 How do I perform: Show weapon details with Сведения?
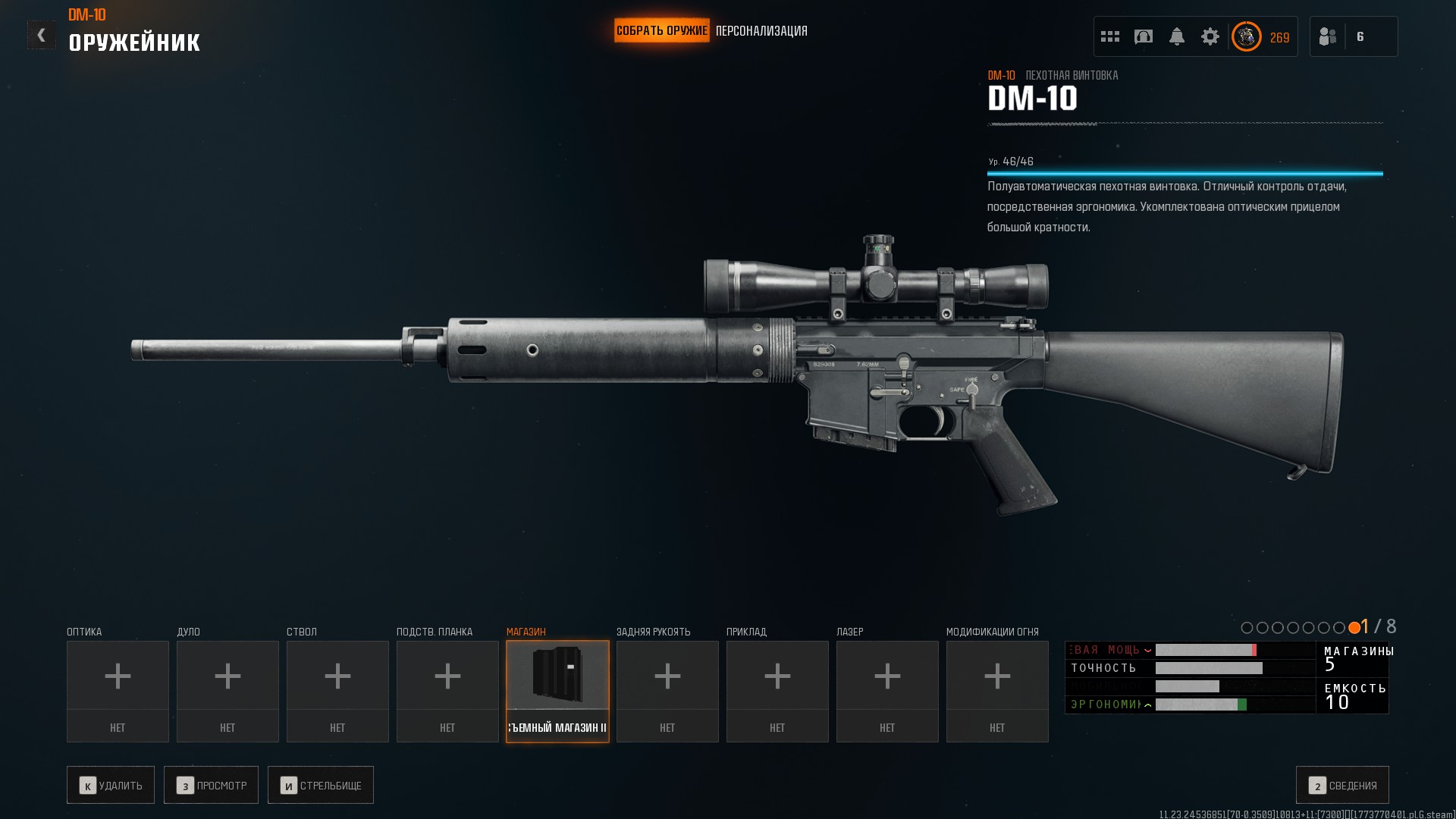point(1342,785)
